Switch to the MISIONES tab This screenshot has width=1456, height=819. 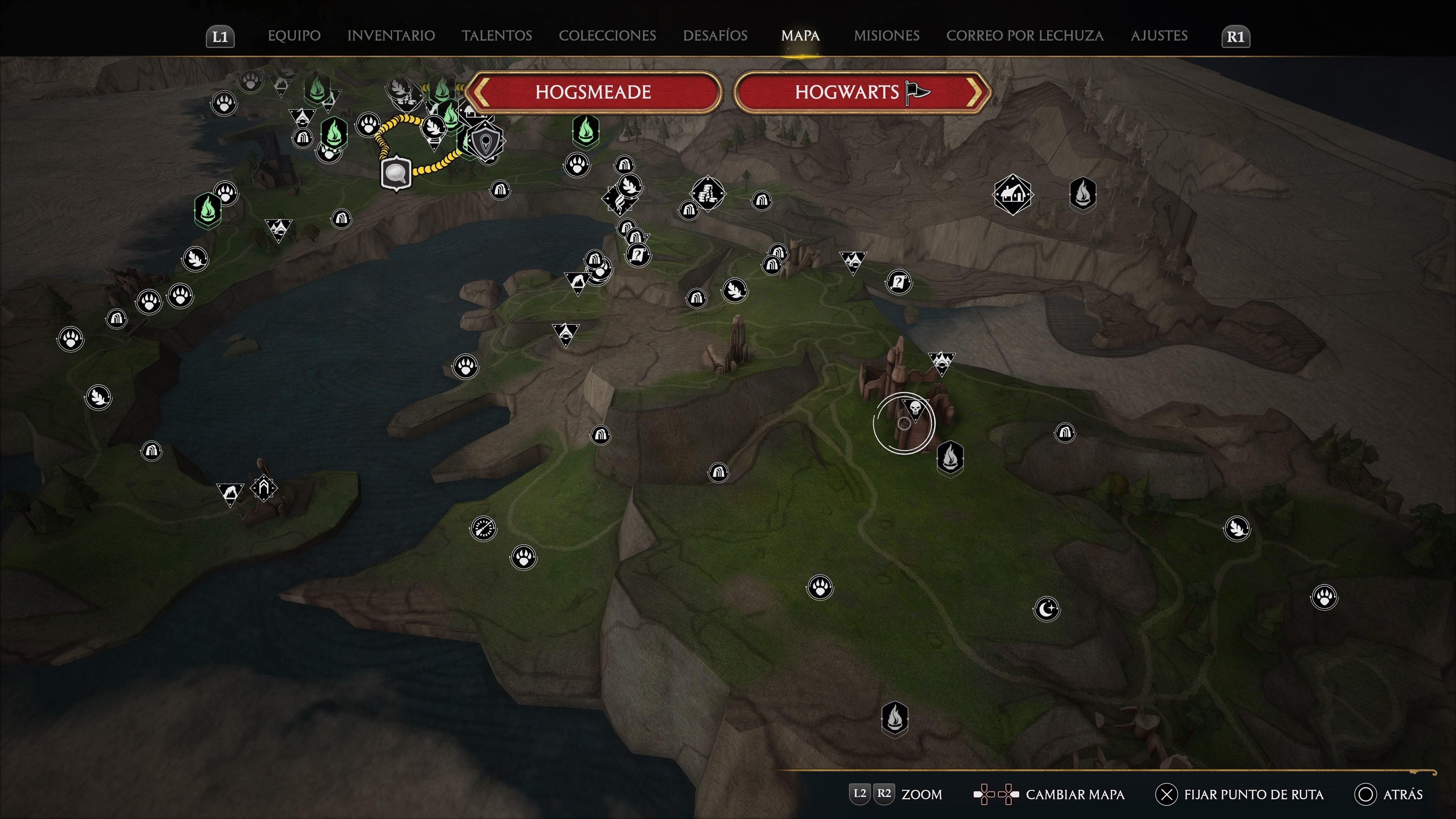point(886,36)
